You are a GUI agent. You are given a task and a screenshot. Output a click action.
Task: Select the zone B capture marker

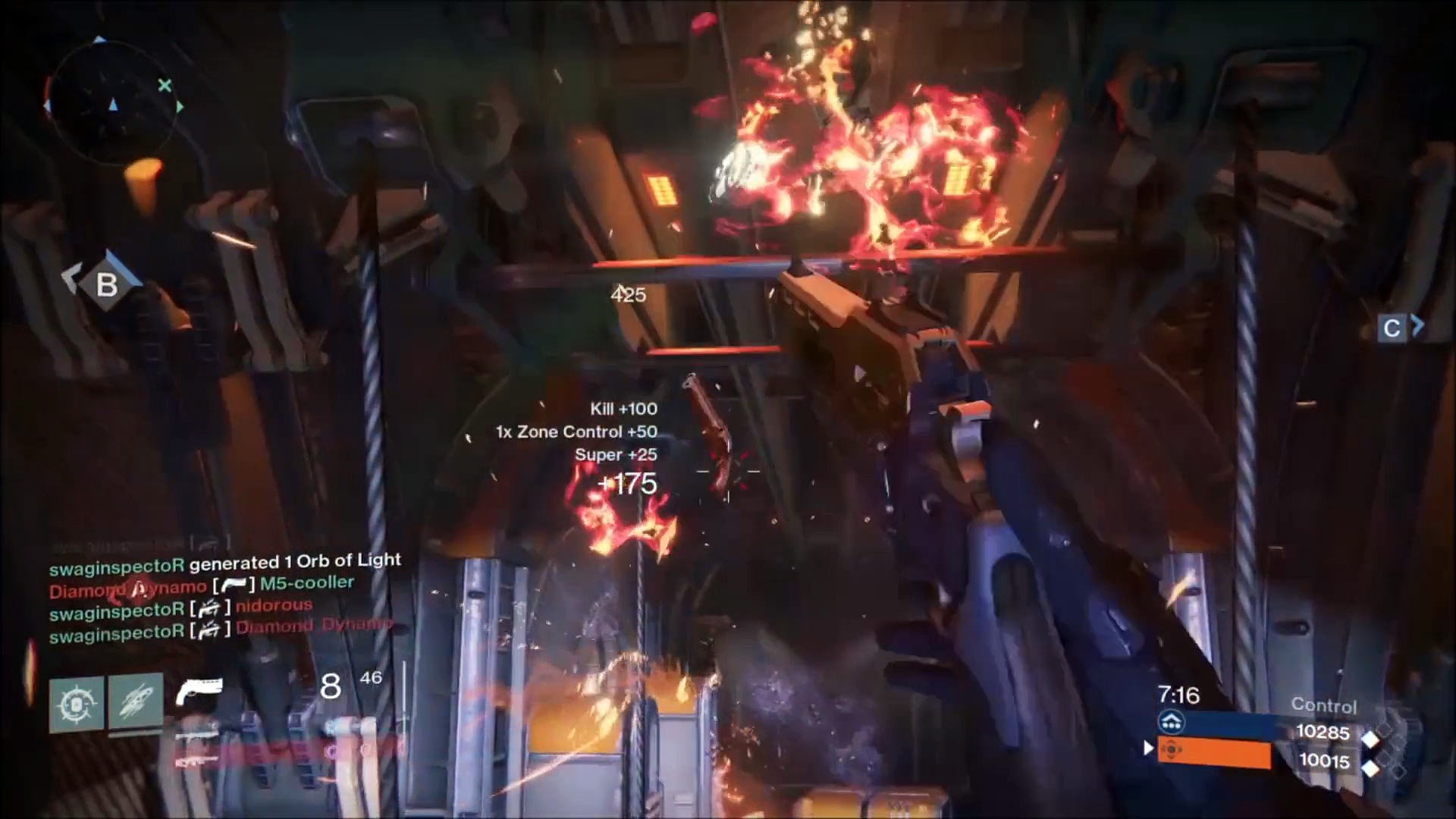pyautogui.click(x=106, y=284)
